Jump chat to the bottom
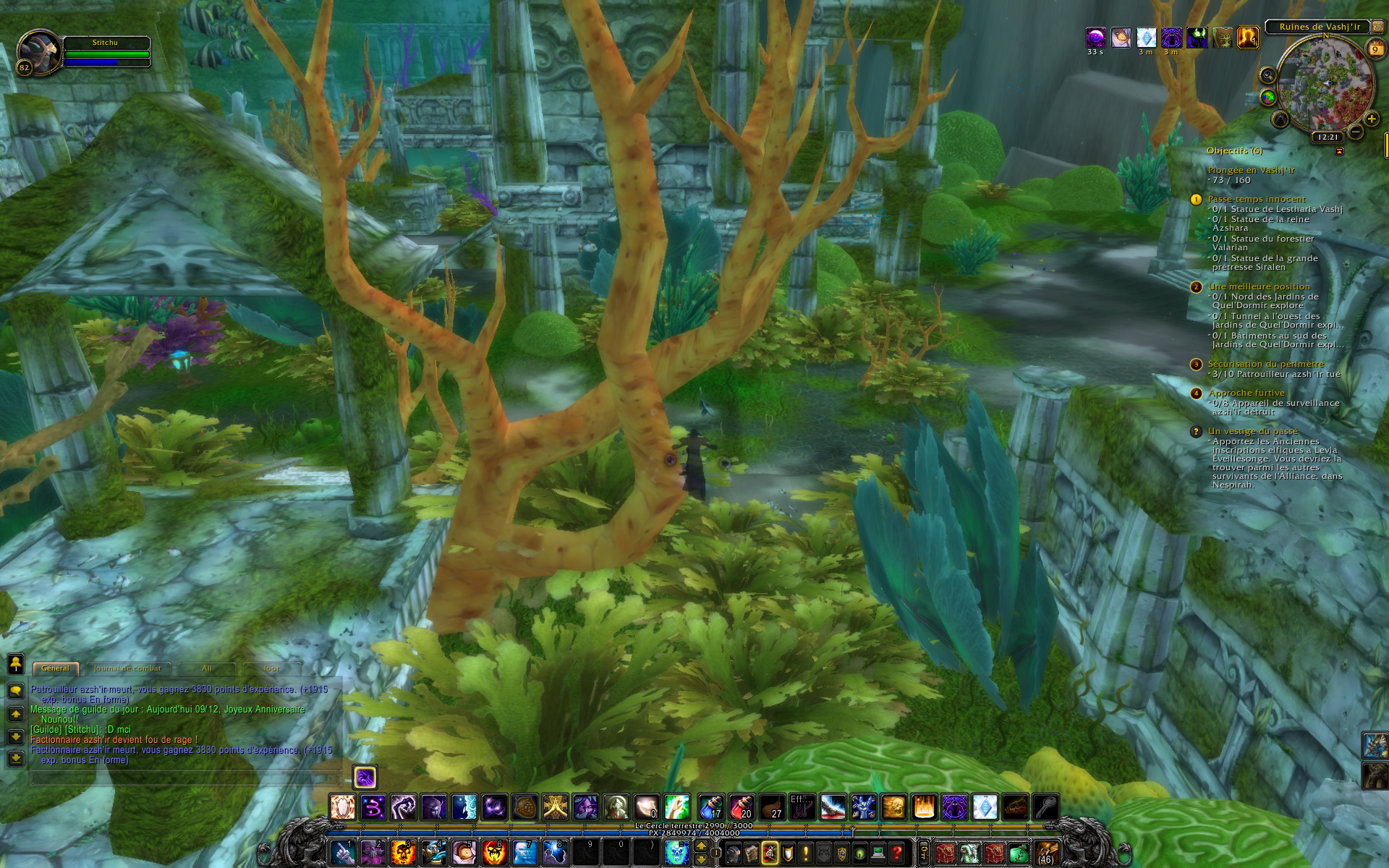This screenshot has width=1389, height=868. click(x=15, y=759)
